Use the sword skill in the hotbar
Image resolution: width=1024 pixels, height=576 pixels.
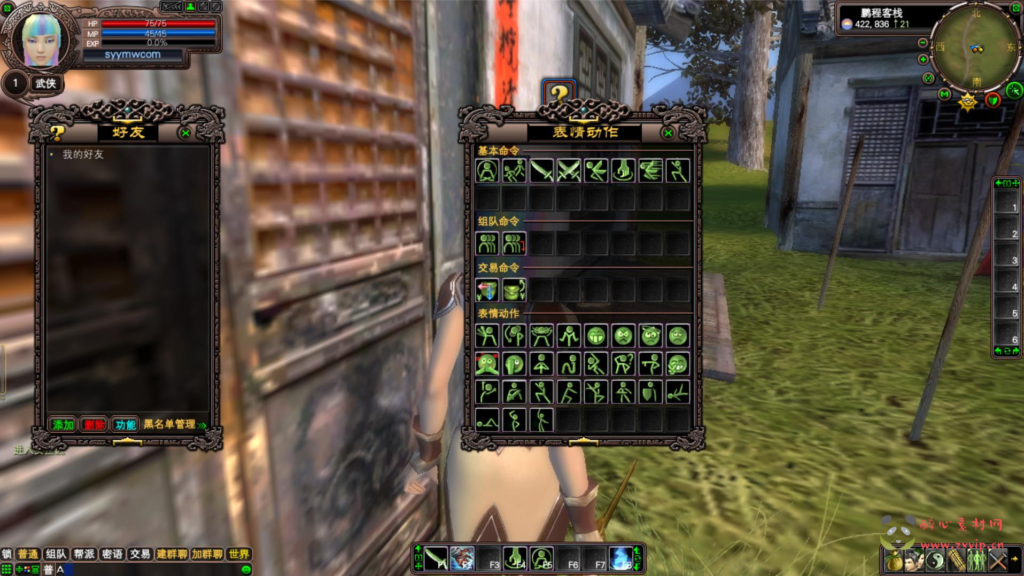tap(436, 558)
